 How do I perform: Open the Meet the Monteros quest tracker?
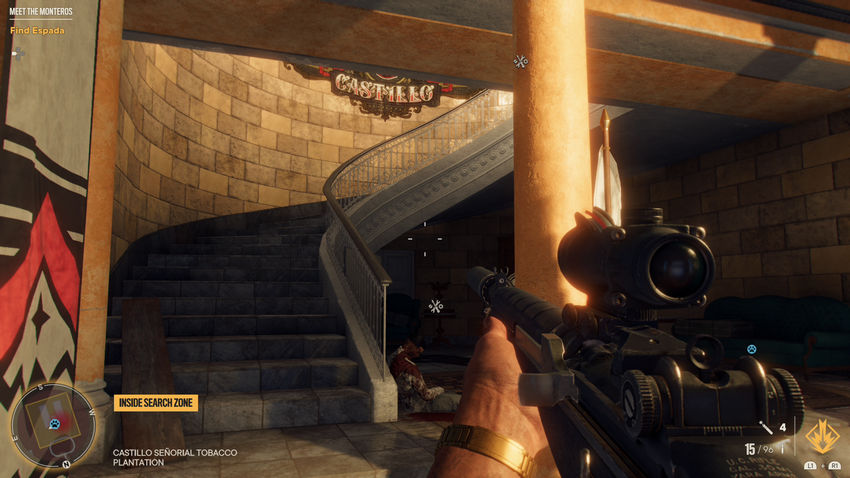pyautogui.click(x=41, y=12)
